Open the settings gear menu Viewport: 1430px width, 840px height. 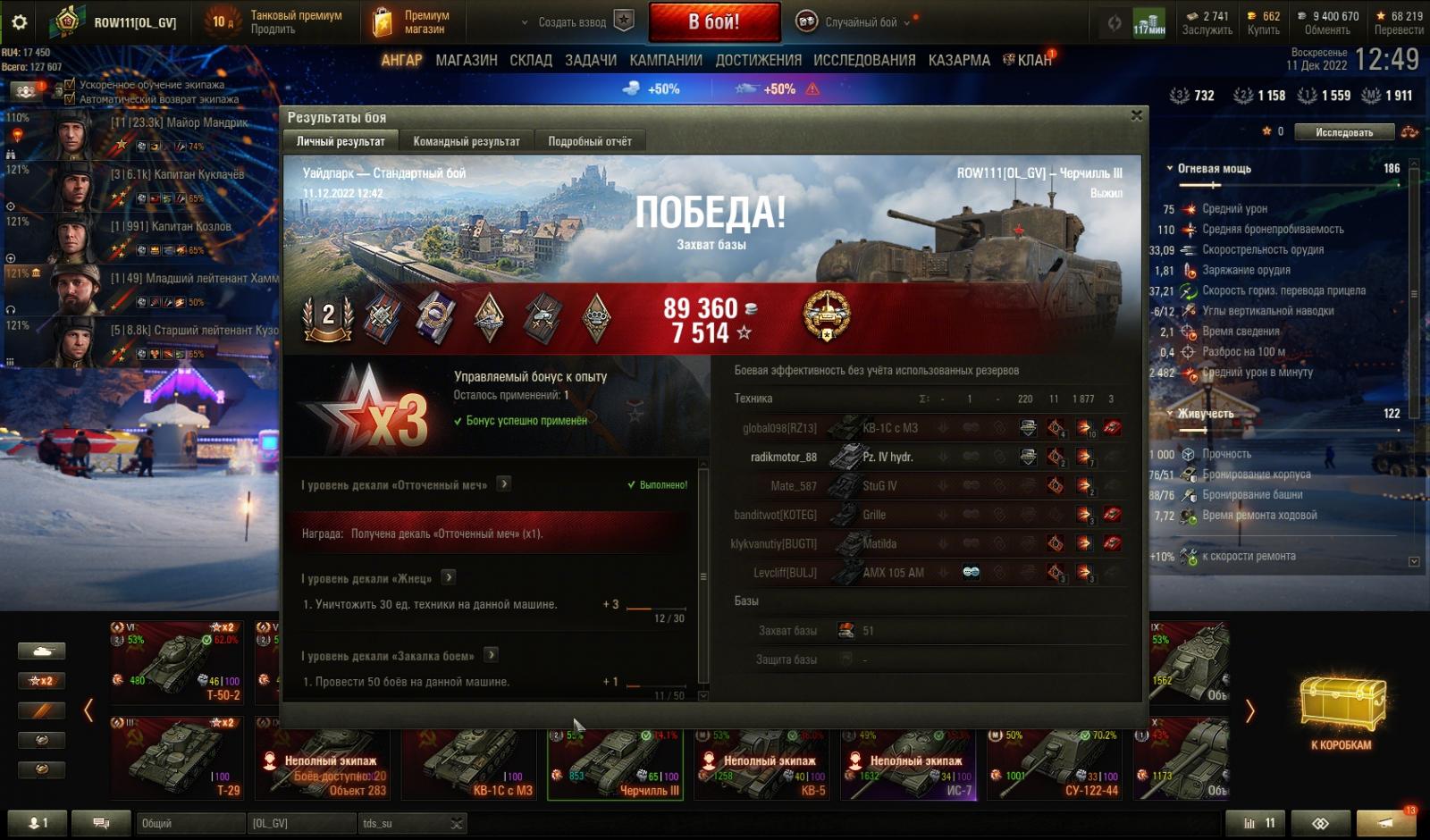click(19, 22)
